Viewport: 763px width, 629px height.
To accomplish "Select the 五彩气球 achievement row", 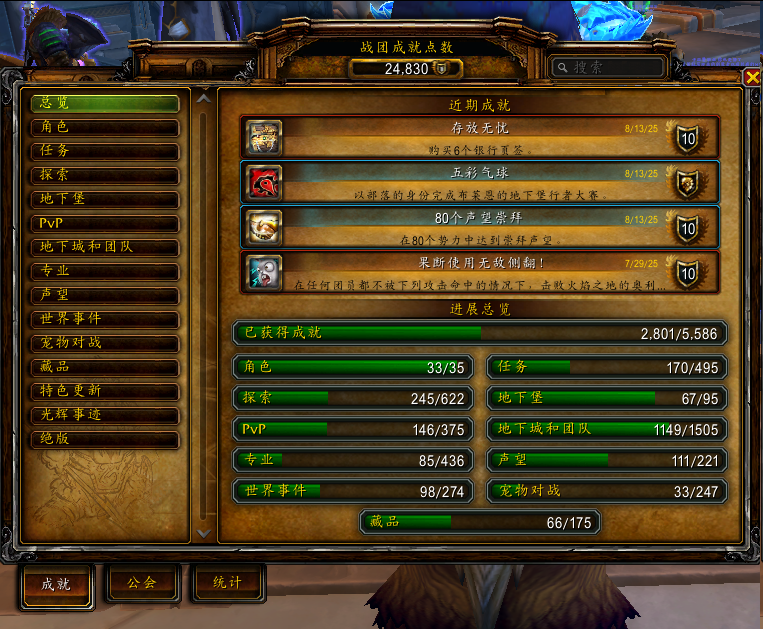I will coord(479,181).
